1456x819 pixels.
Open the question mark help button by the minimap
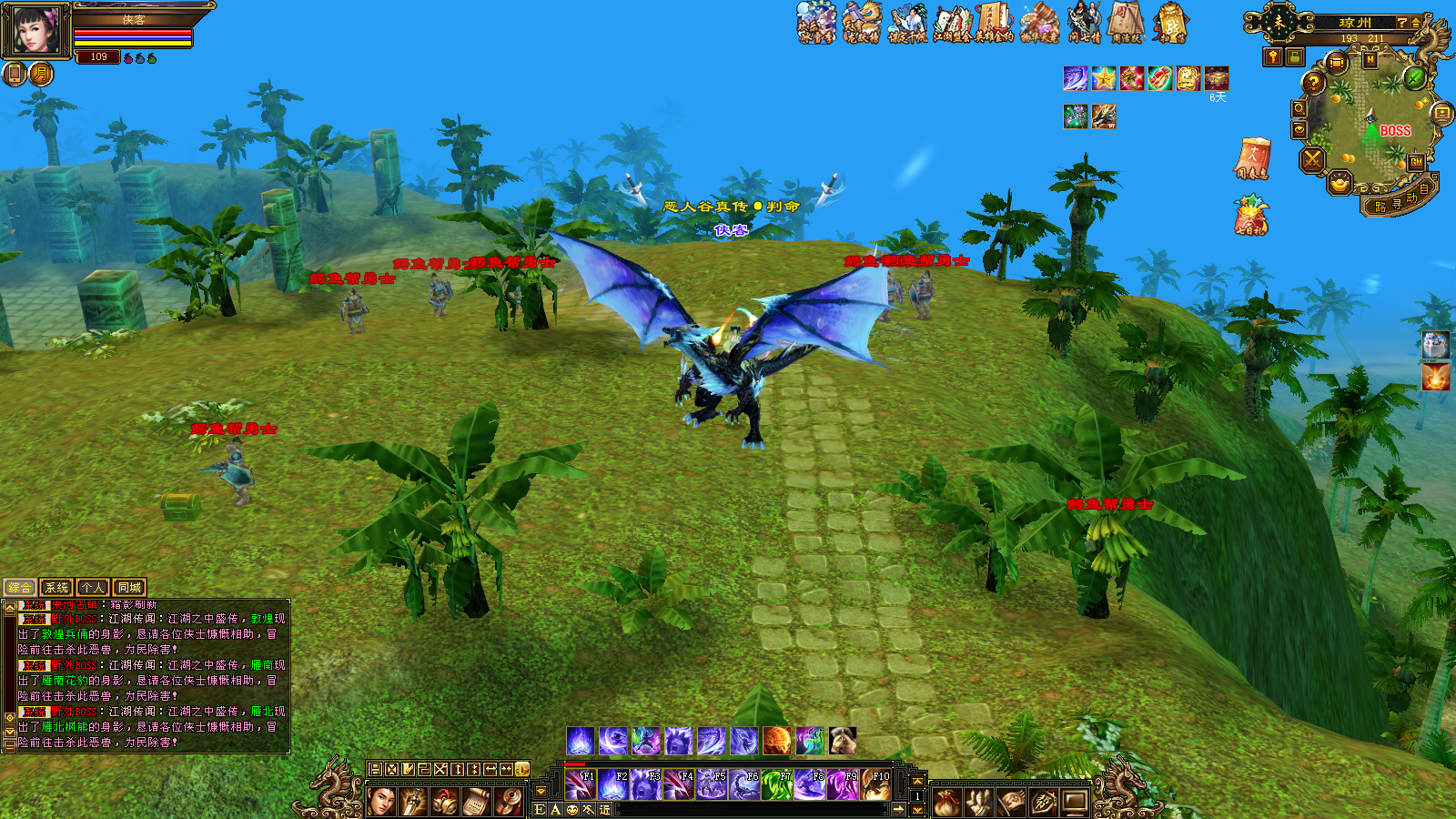[1312, 84]
